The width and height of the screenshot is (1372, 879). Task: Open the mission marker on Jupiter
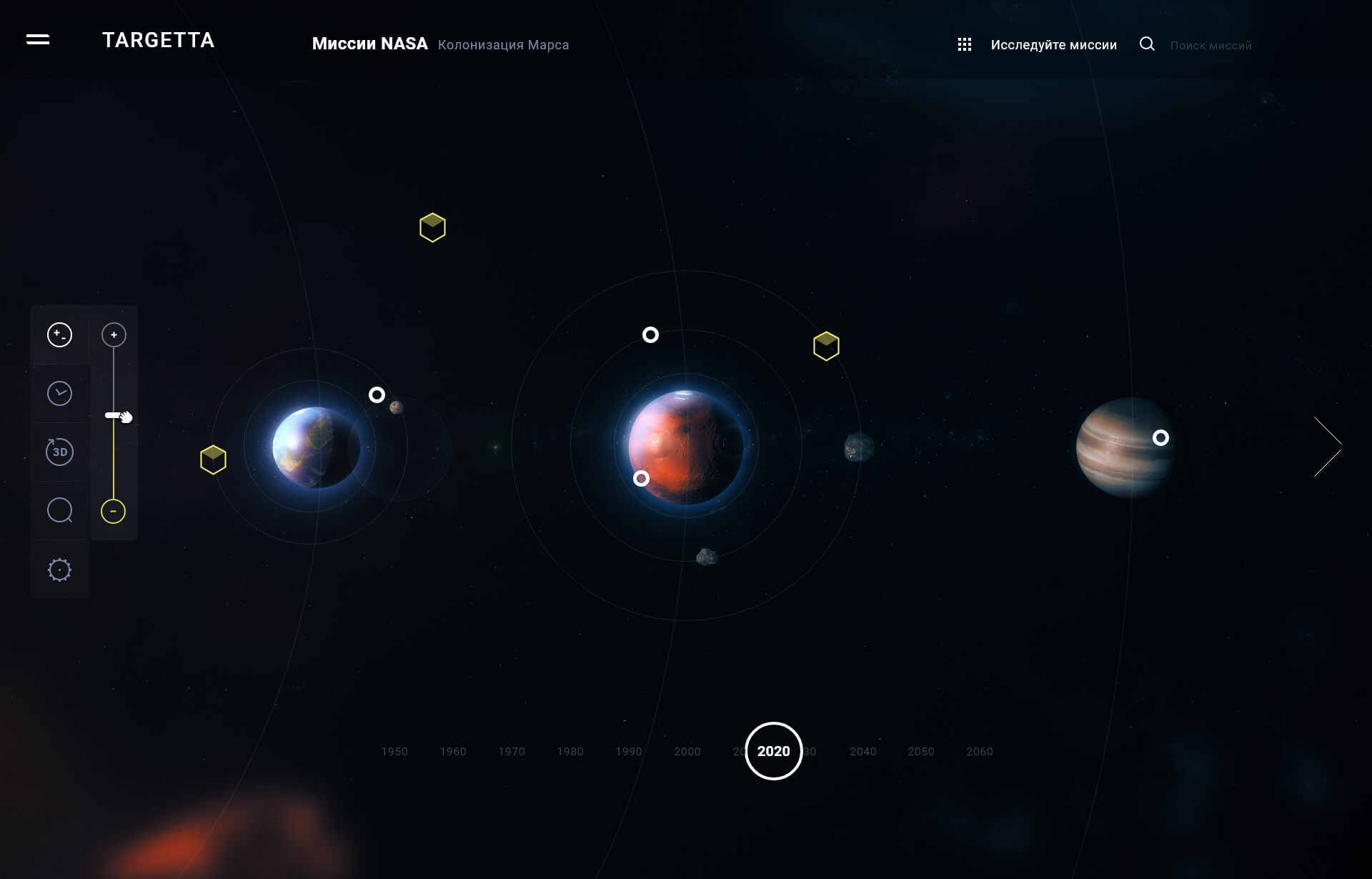pyautogui.click(x=1160, y=438)
